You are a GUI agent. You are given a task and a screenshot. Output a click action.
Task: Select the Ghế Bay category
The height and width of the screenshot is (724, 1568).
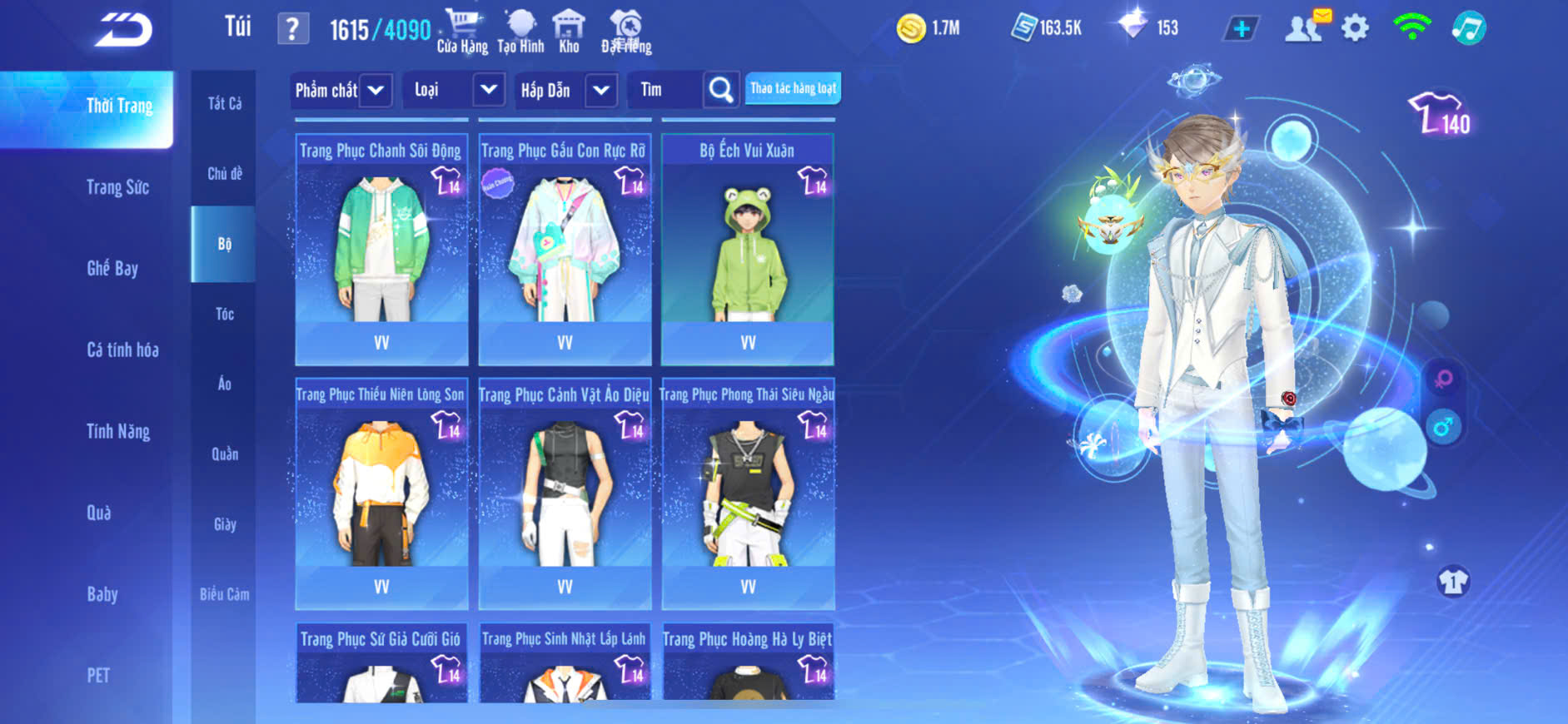(112, 269)
